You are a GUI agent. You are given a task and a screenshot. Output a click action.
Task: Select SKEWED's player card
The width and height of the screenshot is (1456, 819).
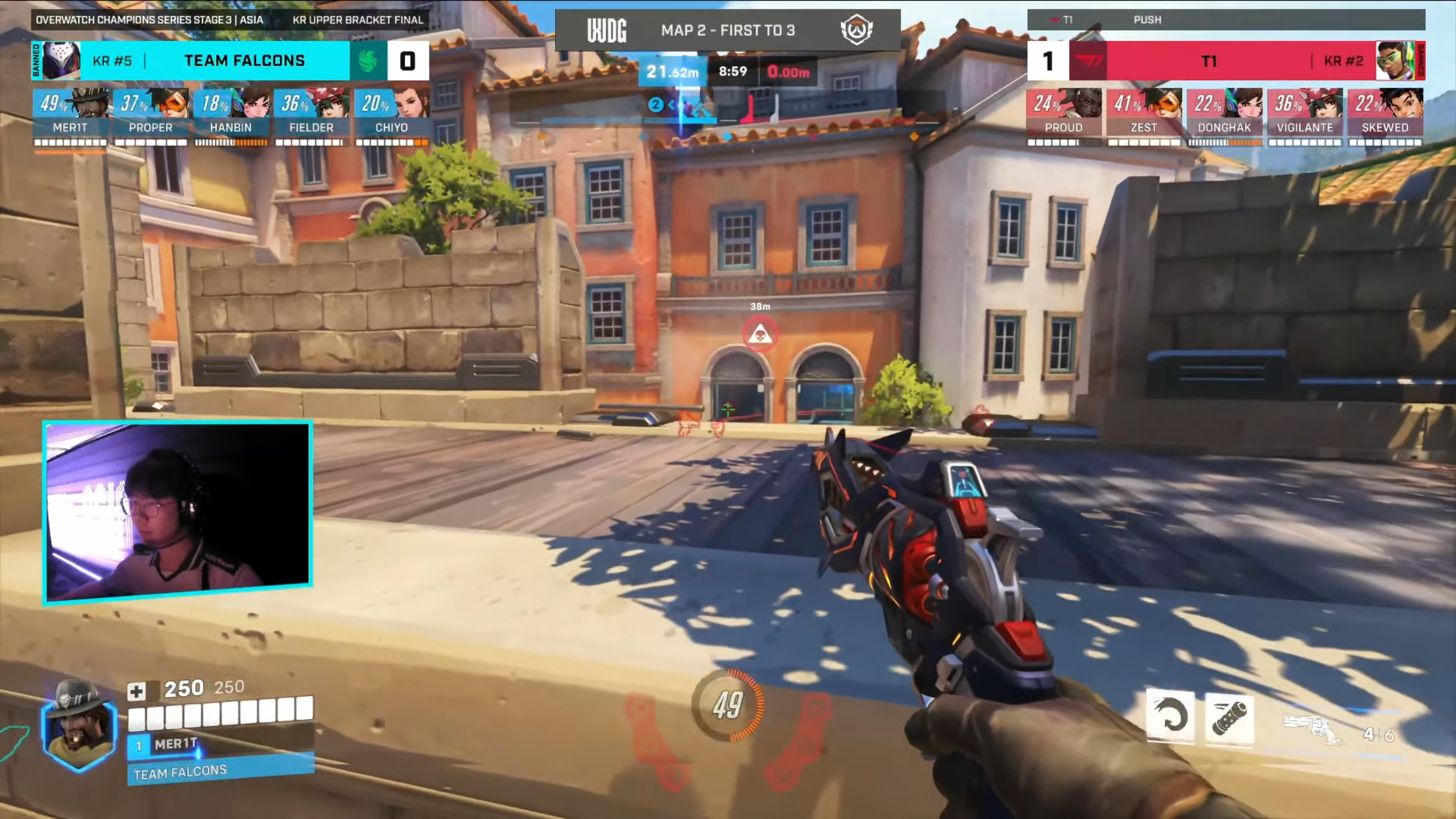tap(1385, 117)
